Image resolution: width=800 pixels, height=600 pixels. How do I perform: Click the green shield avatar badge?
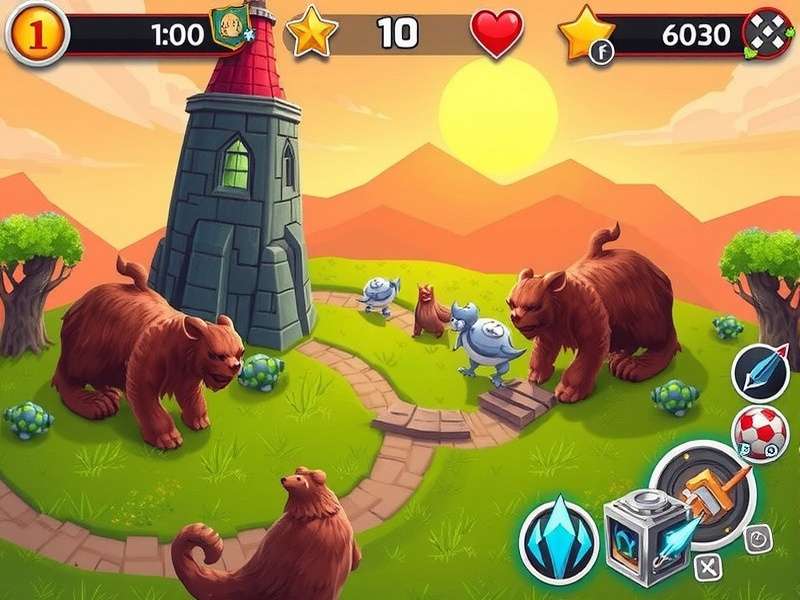point(230,27)
